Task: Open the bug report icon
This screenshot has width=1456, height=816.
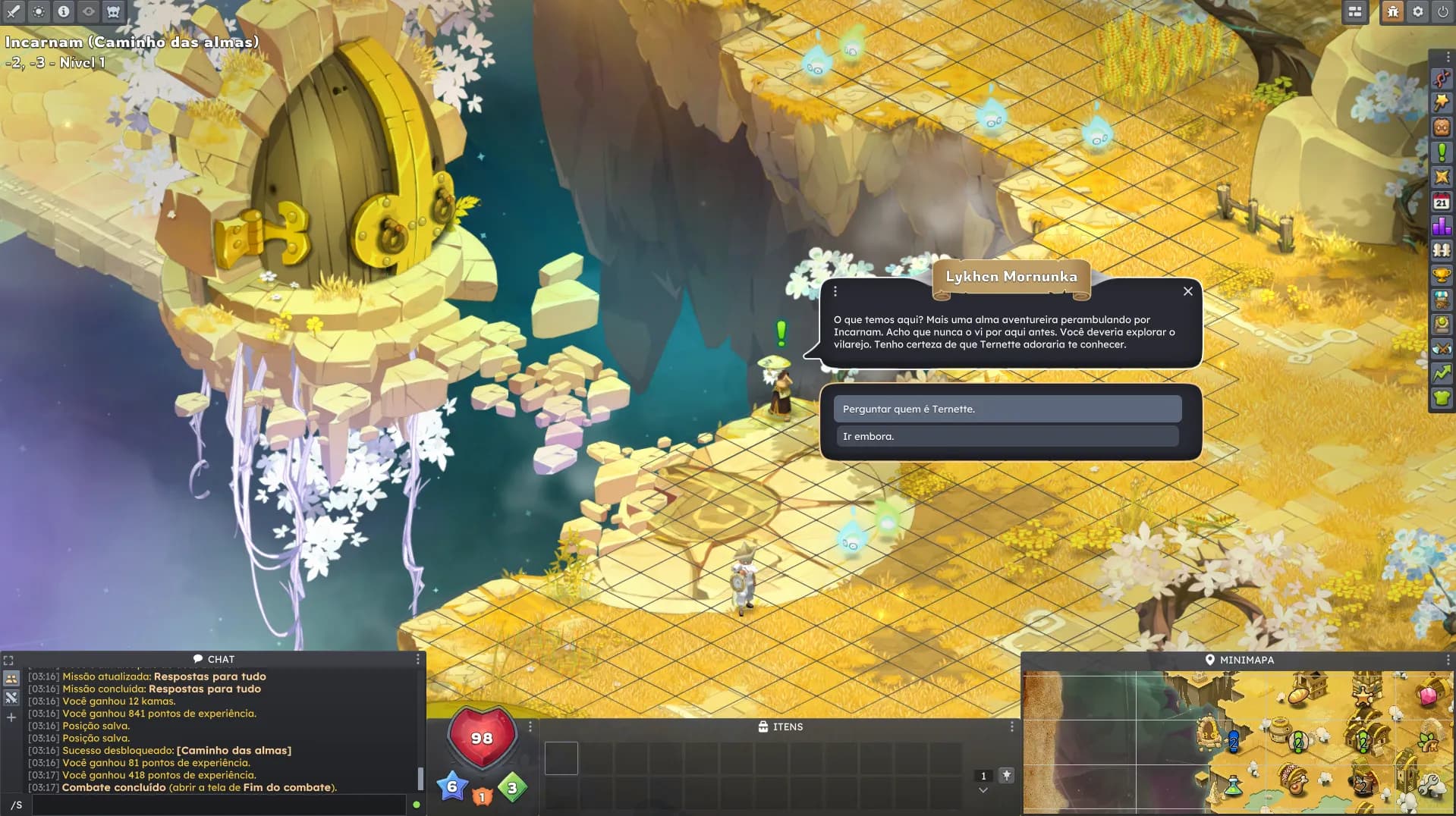Action: point(1392,11)
